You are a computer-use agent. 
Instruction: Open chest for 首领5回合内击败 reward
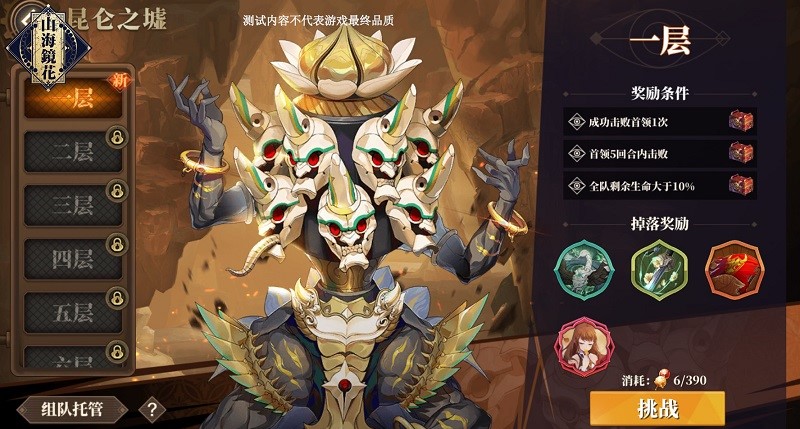(740, 153)
